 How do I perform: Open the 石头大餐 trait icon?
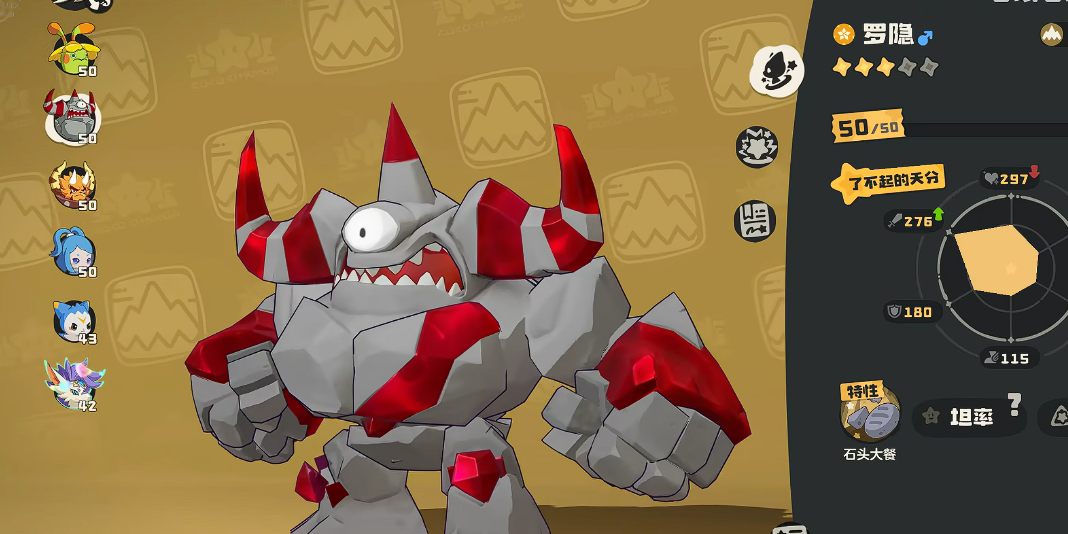[870, 414]
